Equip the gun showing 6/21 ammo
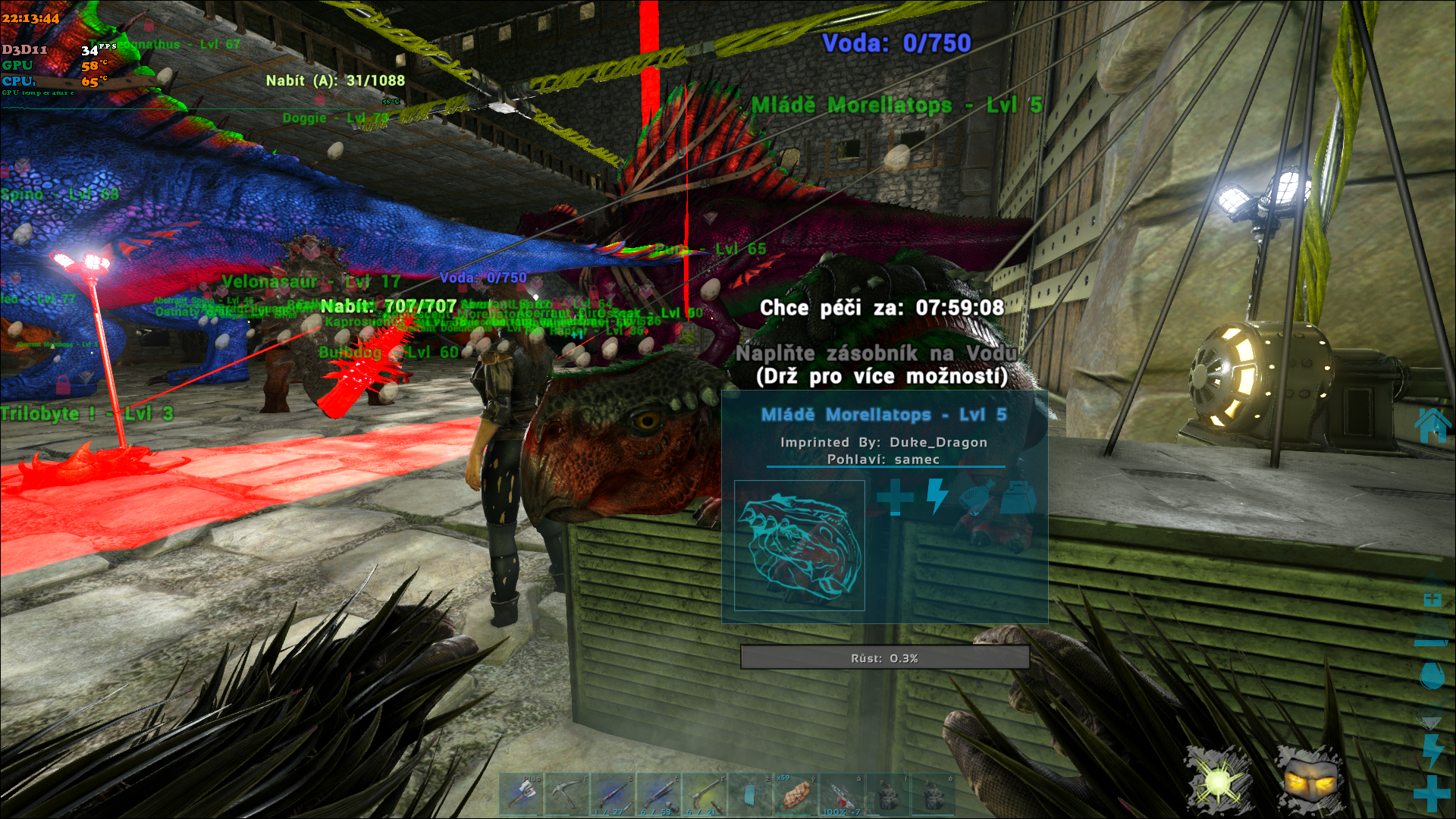 (704, 795)
